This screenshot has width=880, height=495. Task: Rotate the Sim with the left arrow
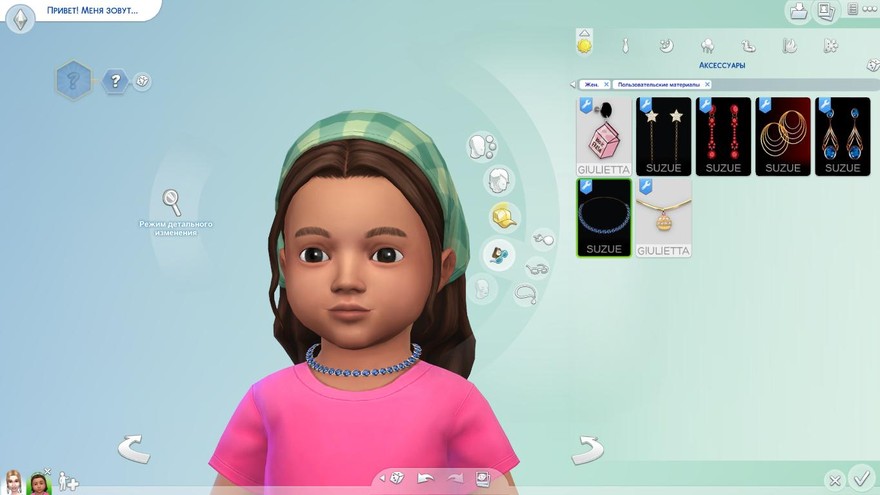(133, 449)
